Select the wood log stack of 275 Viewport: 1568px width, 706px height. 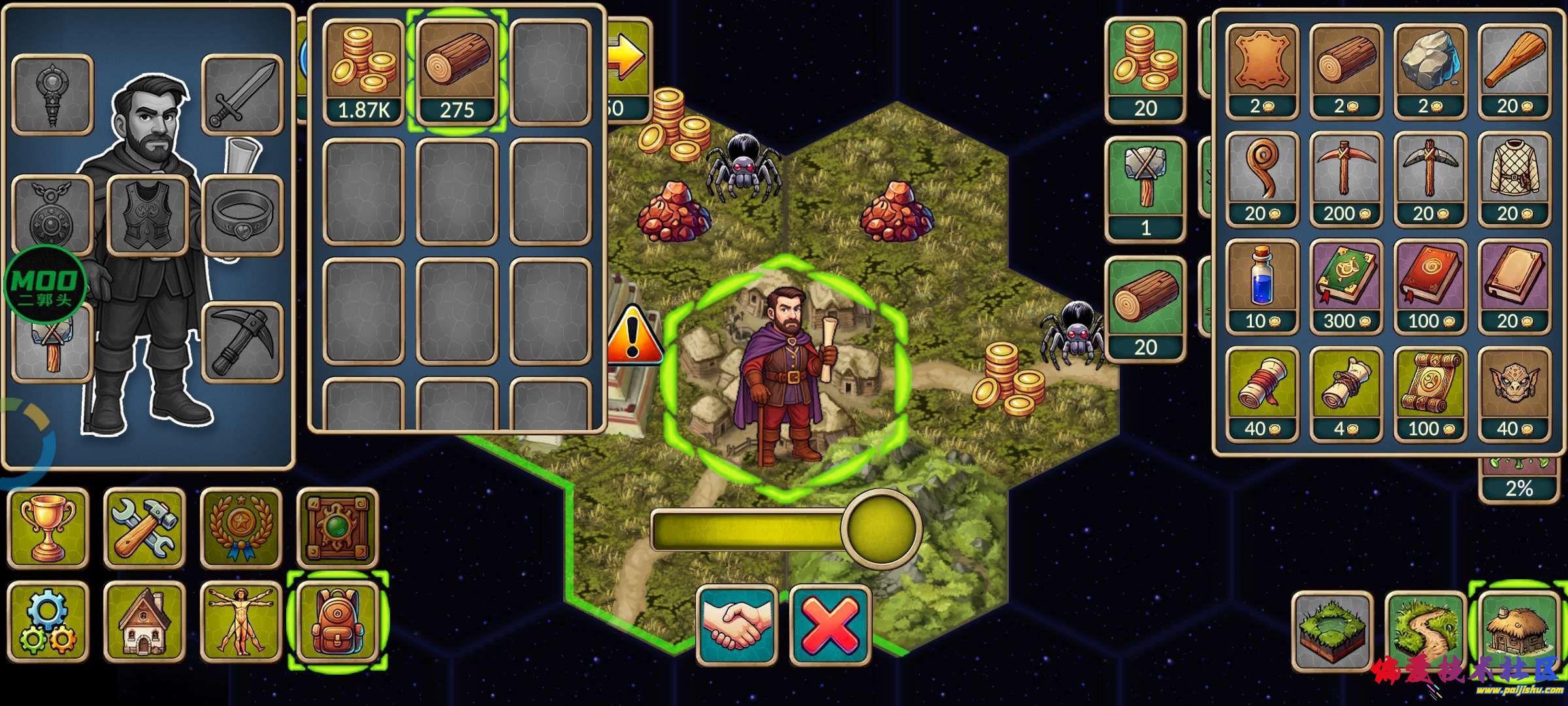tap(457, 72)
